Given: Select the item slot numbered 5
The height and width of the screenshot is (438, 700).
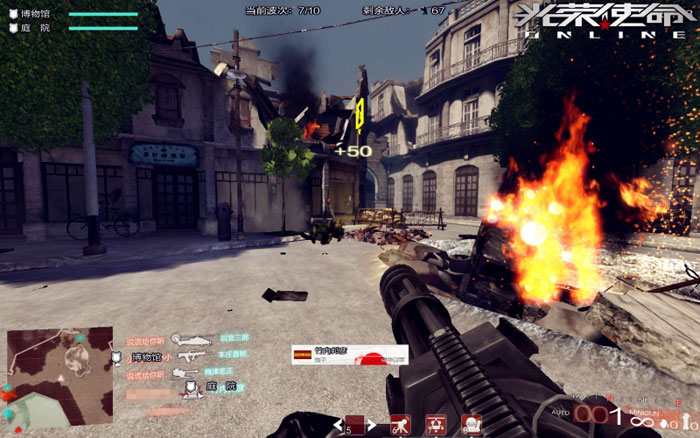Looking at the screenshot, I should [354, 425].
